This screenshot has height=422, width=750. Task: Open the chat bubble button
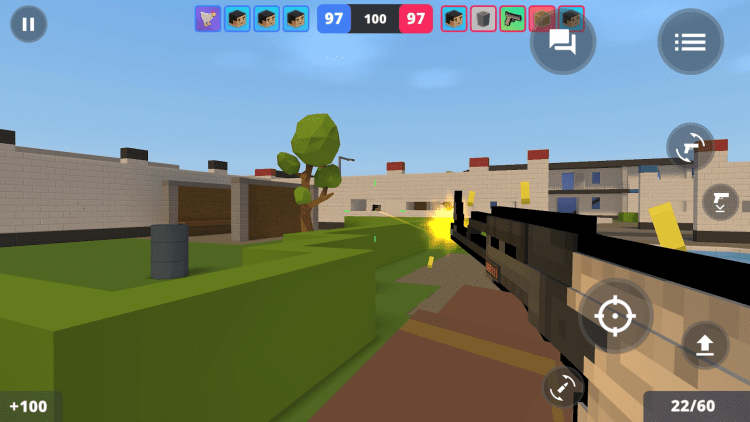tap(562, 42)
